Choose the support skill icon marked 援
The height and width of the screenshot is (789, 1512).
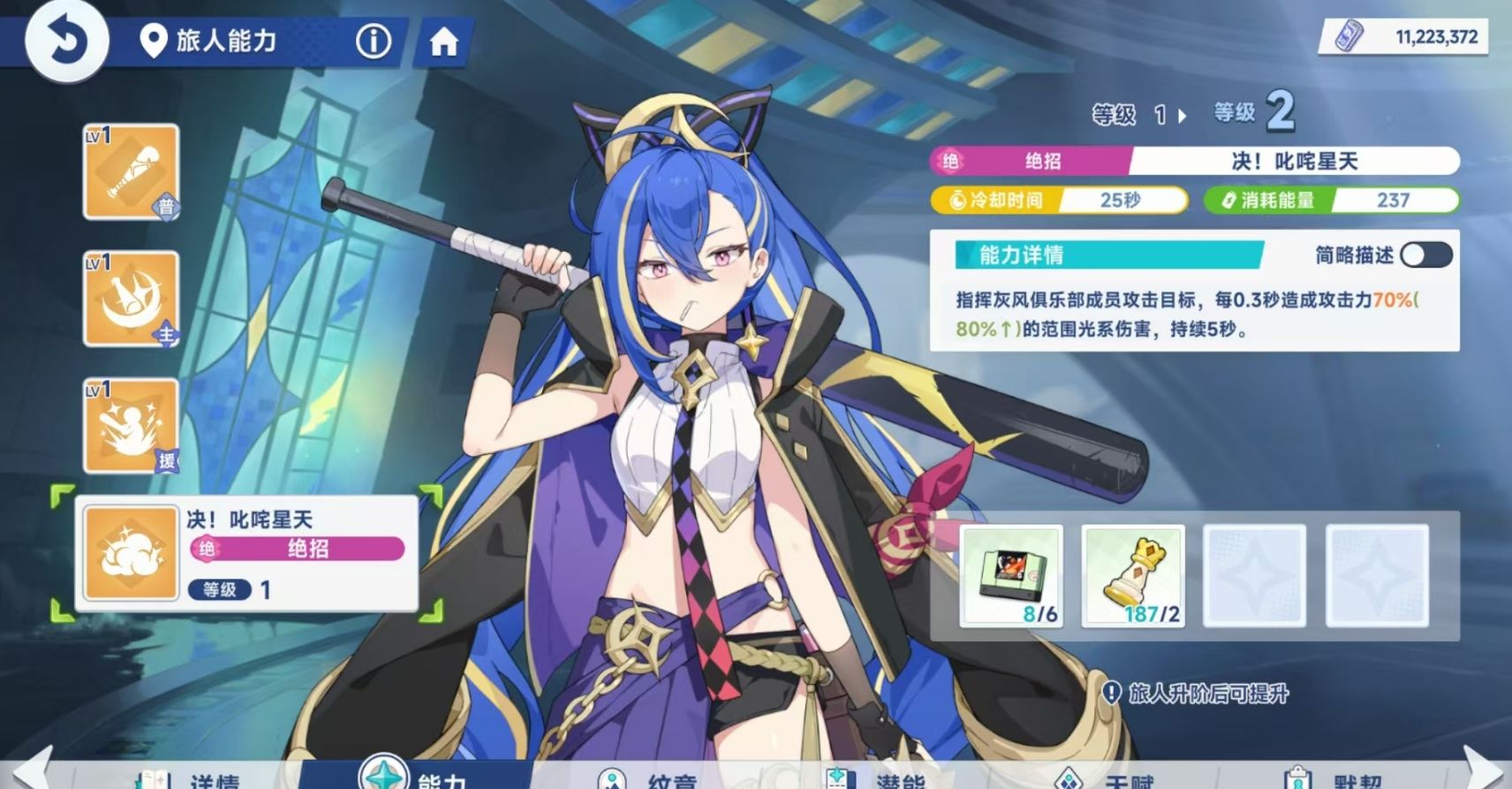[132, 426]
